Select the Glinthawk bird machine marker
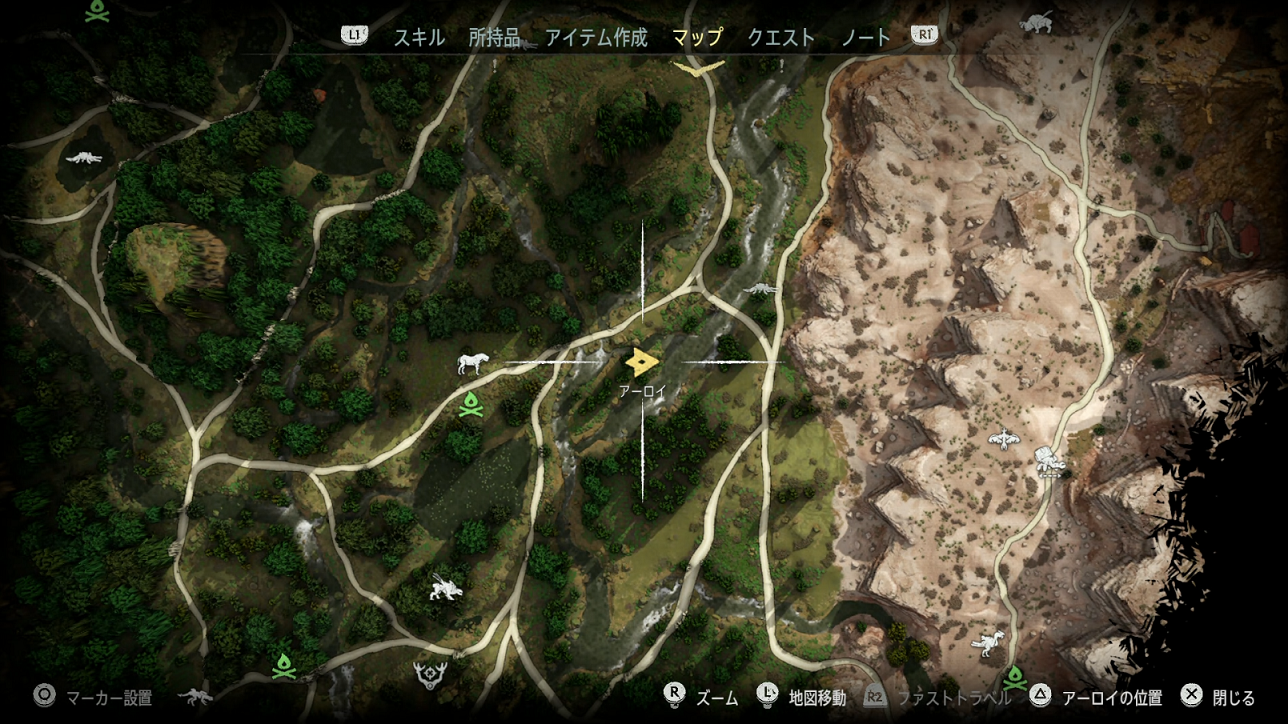The width and height of the screenshot is (1288, 724). tap(1002, 438)
